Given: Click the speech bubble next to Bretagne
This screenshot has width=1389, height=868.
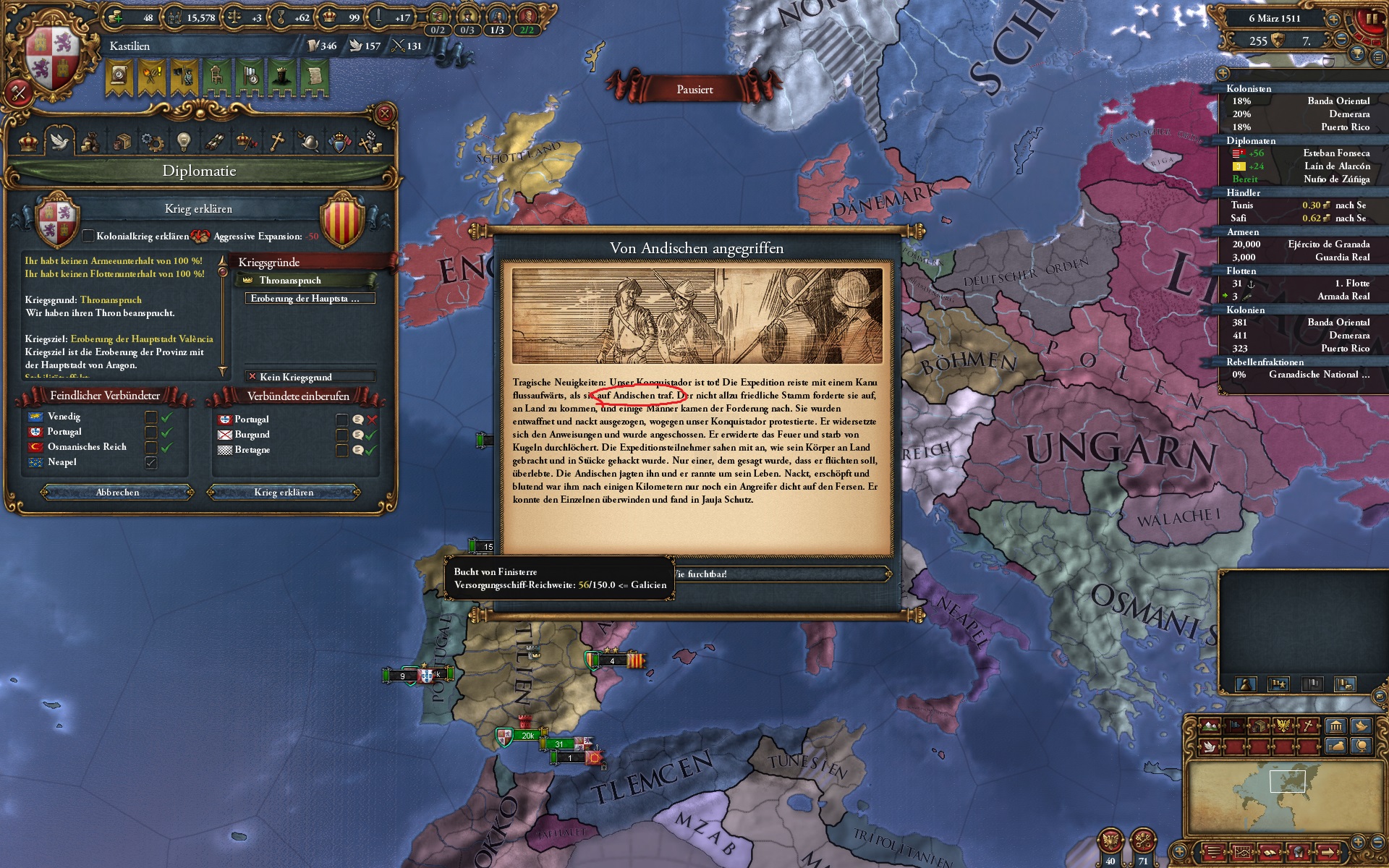Looking at the screenshot, I should (x=357, y=452).
